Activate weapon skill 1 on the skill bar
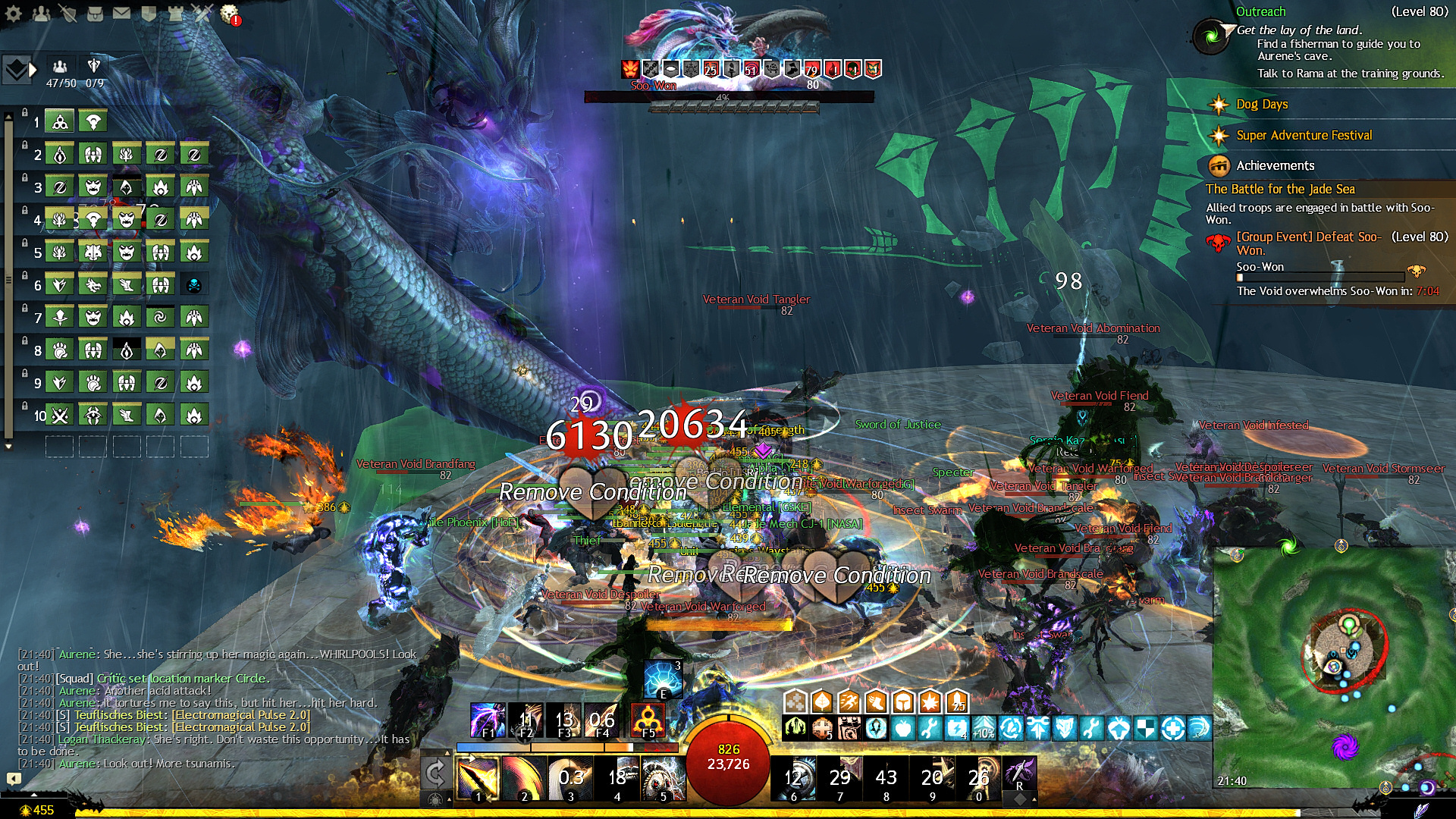1456x819 pixels. [x=478, y=778]
